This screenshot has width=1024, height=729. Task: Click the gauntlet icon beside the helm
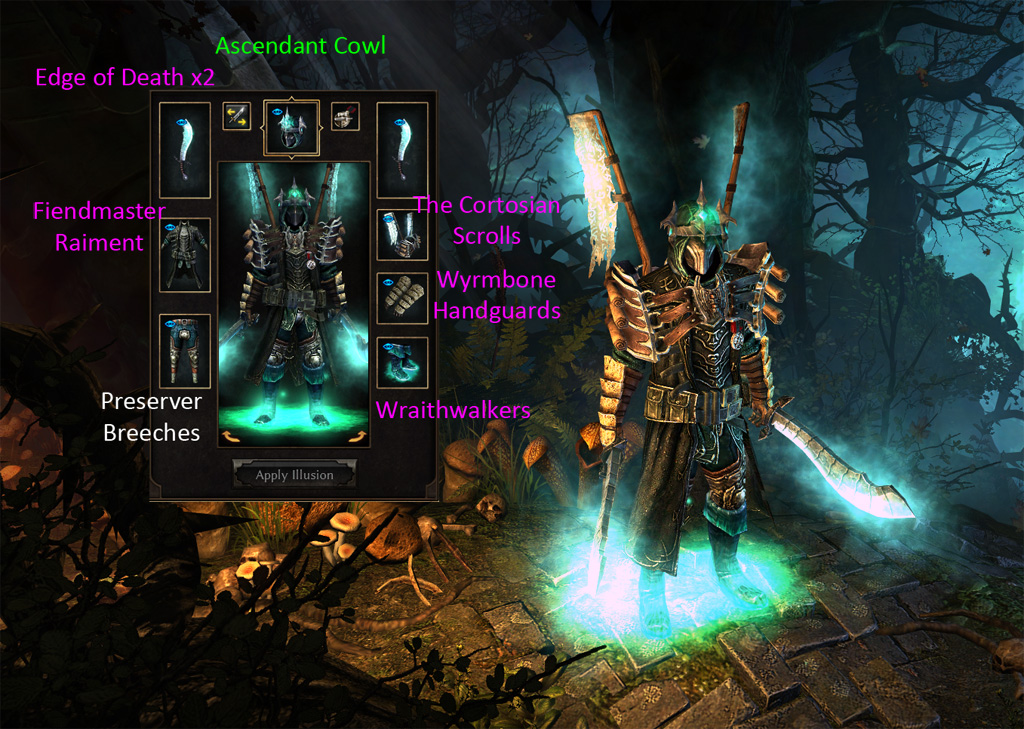click(x=345, y=116)
